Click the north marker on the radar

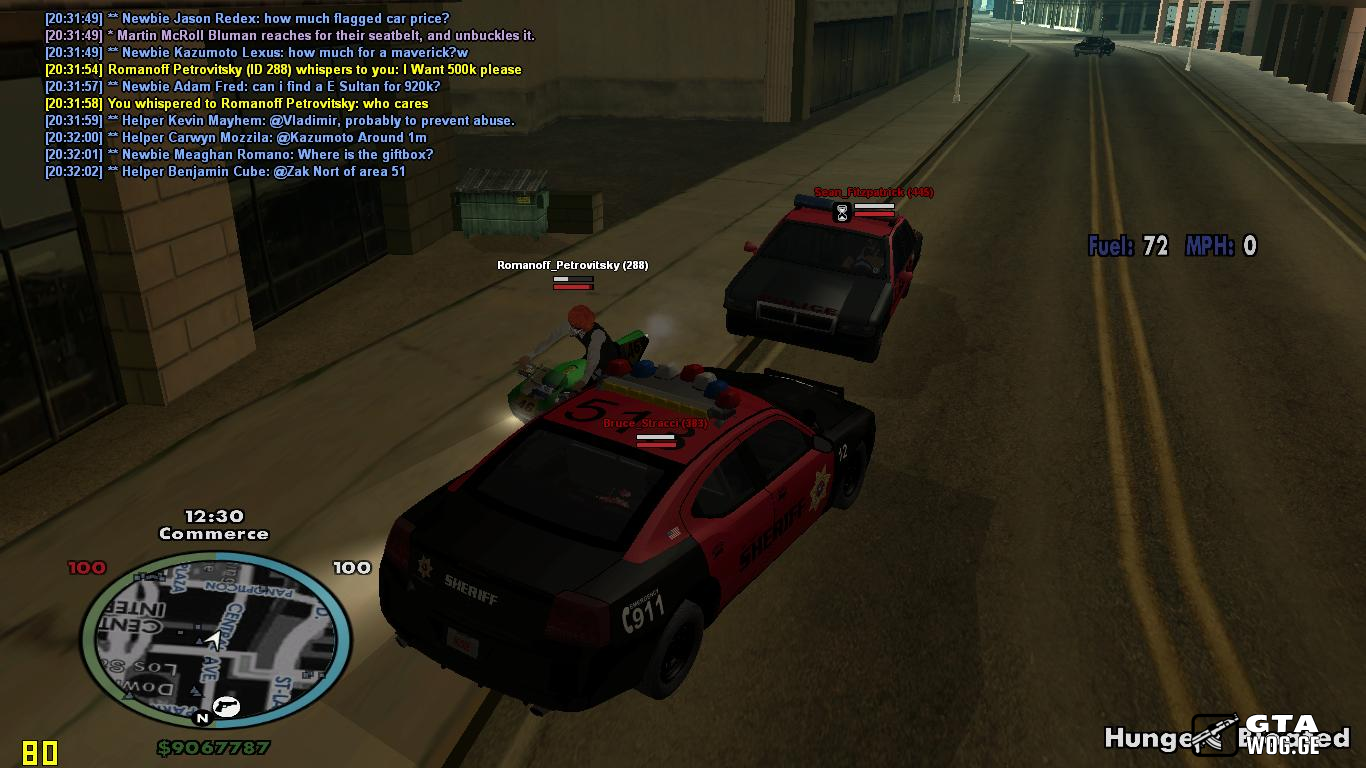[202, 718]
